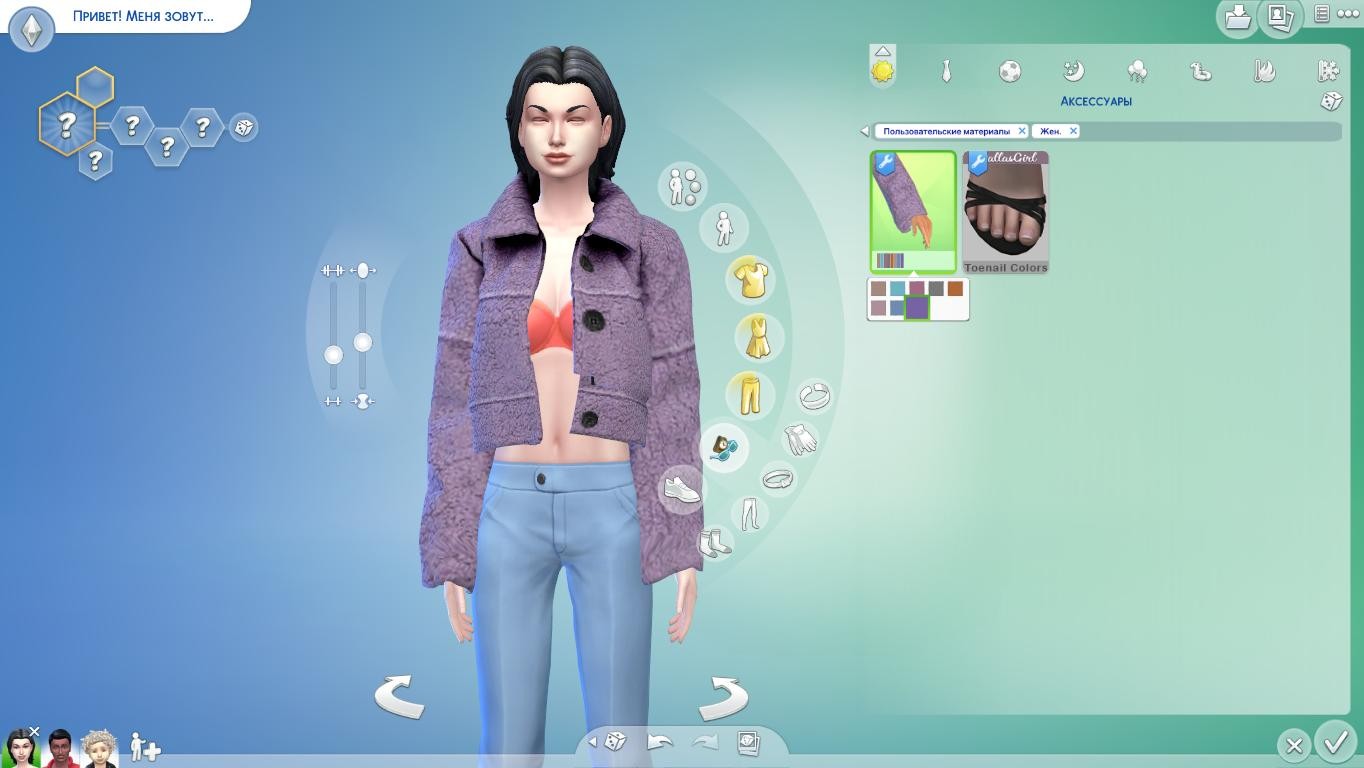The image size is (1364, 768).
Task: Confirm the Sim with the checkmark button
Action: tap(1335, 743)
